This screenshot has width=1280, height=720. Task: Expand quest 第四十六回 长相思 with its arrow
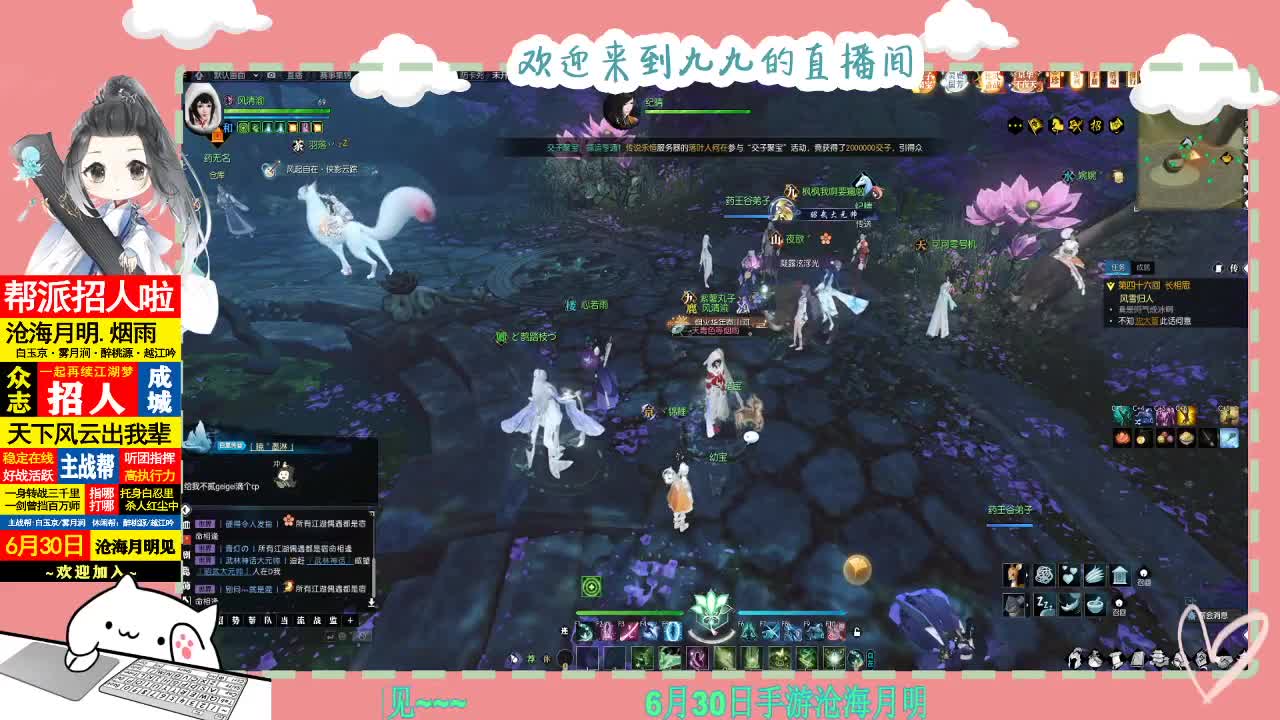point(1110,287)
